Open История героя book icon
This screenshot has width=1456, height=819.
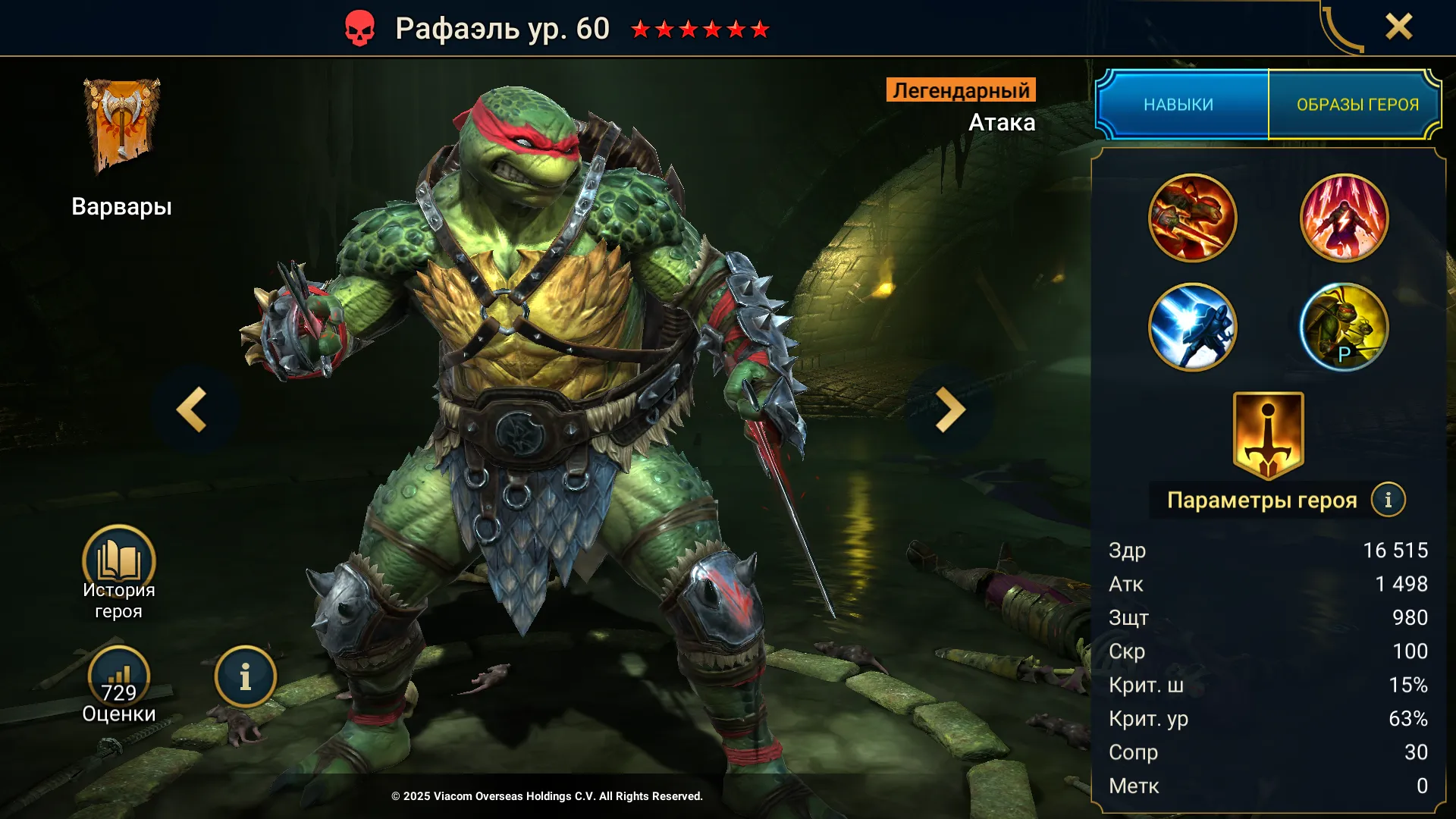tap(119, 562)
